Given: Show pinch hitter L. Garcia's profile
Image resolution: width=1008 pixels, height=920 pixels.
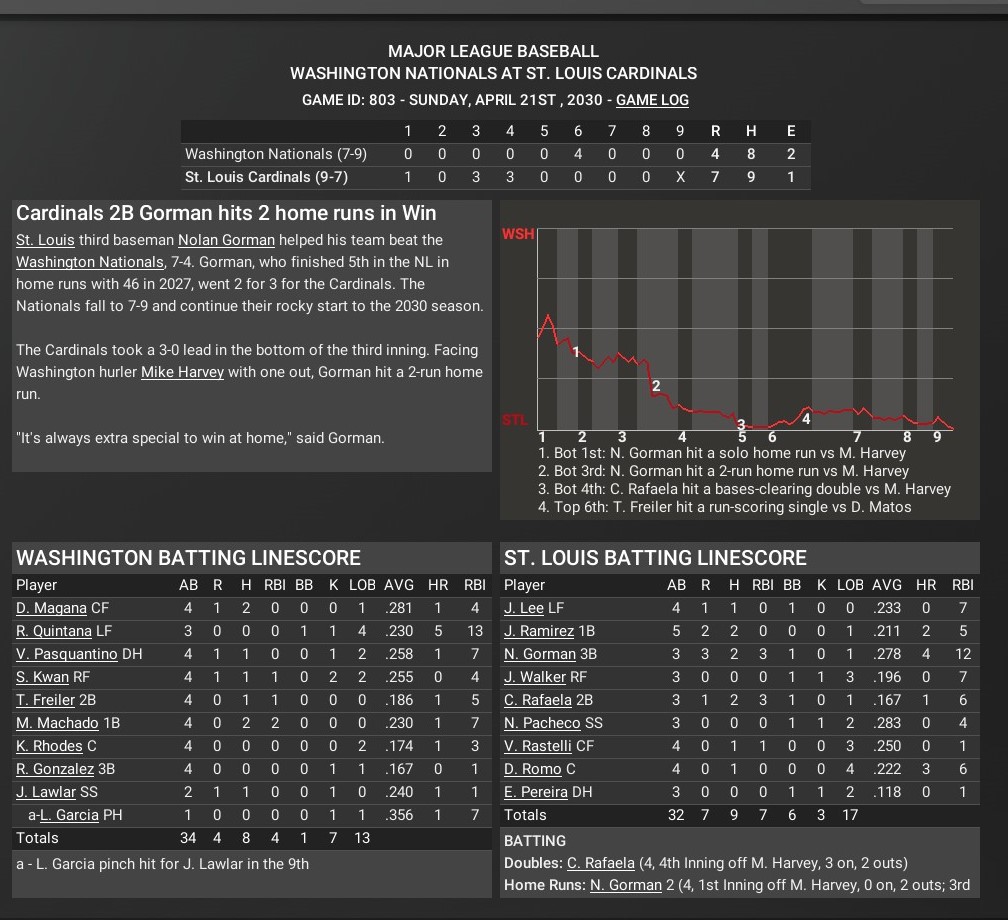Looking at the screenshot, I should [72, 815].
